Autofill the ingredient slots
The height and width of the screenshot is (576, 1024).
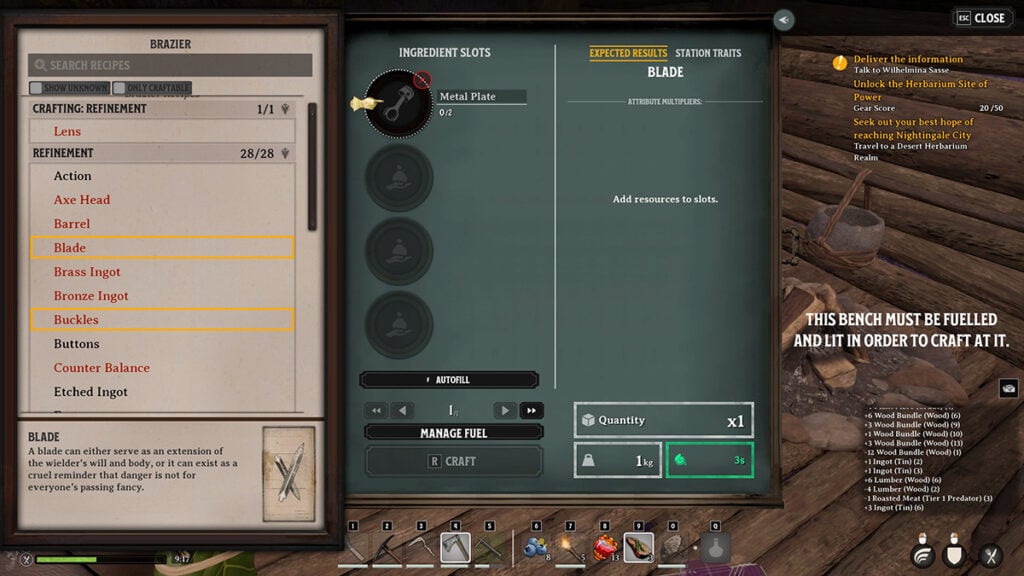449,380
